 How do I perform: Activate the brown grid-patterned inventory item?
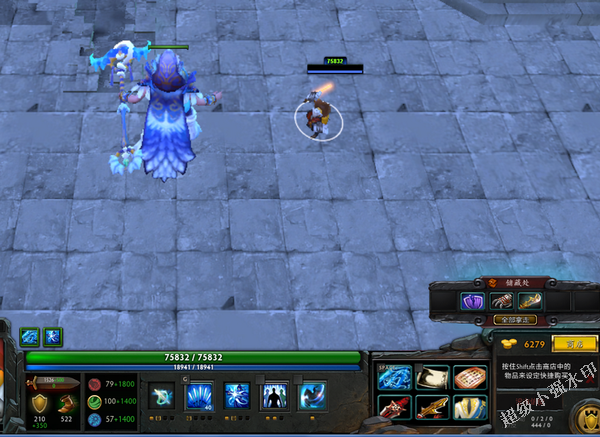coord(468,378)
